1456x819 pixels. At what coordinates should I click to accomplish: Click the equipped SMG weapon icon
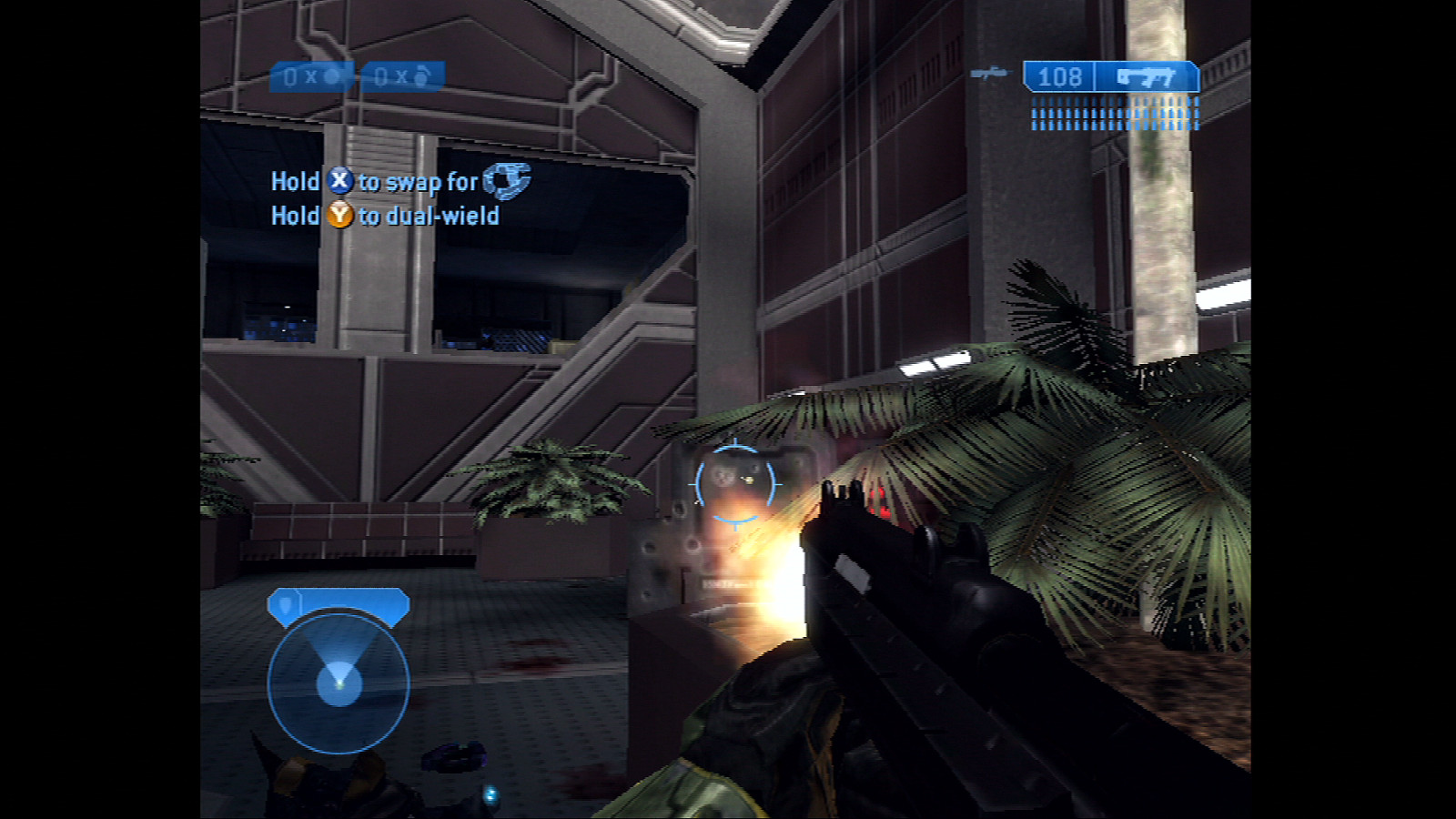[x=1147, y=77]
